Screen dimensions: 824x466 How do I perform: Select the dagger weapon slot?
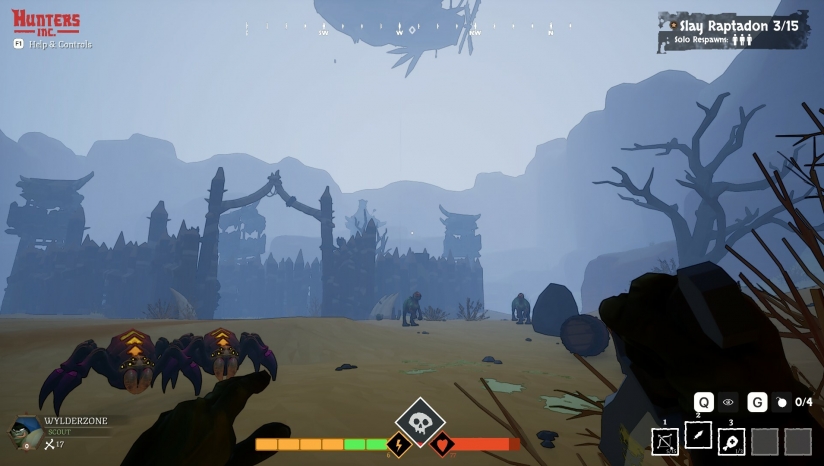click(x=698, y=435)
